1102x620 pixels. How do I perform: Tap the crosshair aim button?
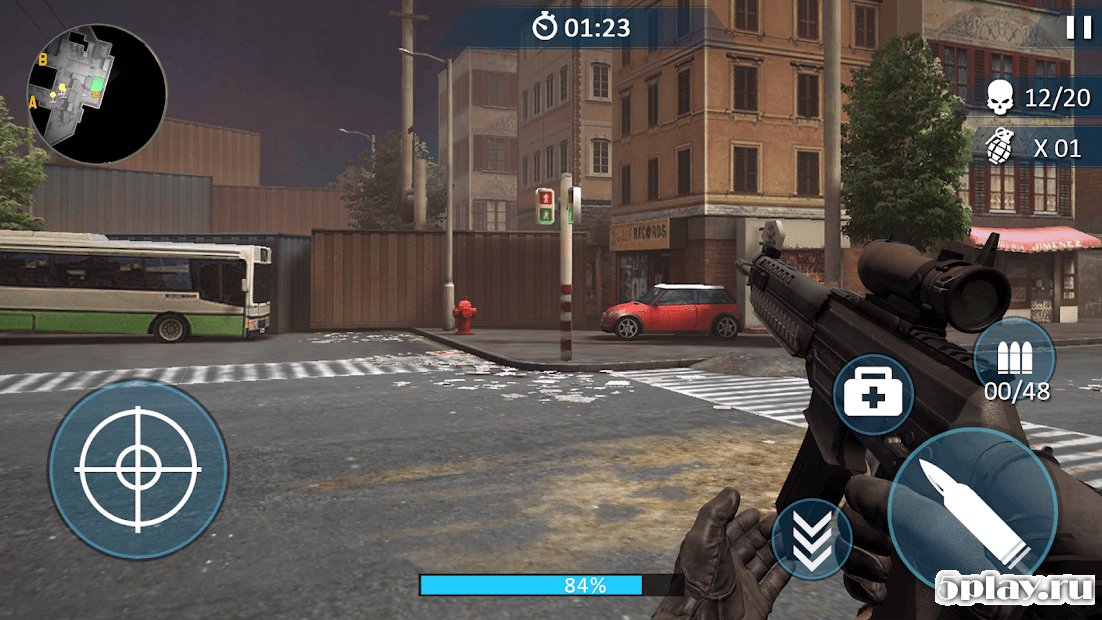[x=138, y=469]
